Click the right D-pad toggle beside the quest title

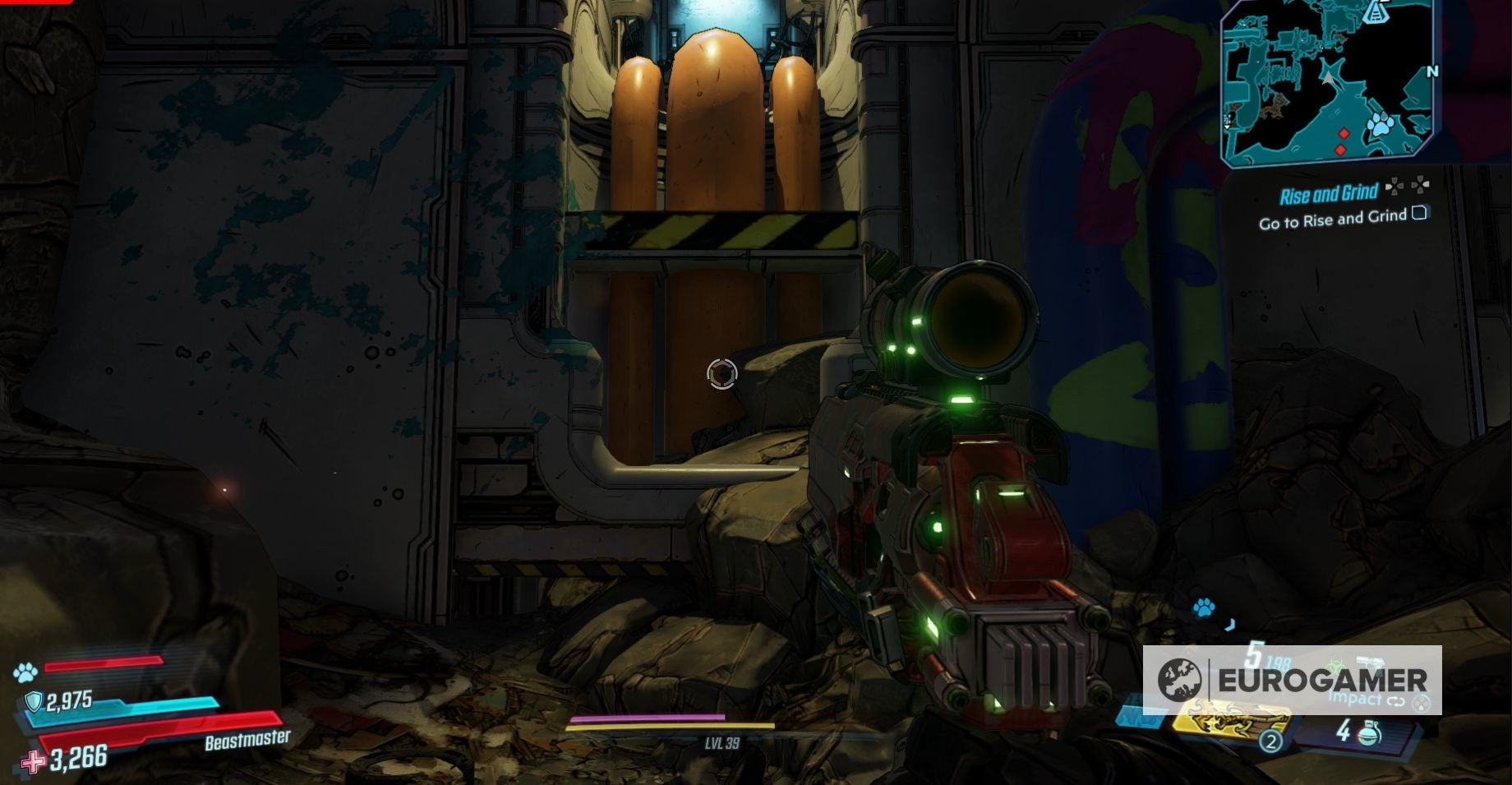pos(1419,186)
